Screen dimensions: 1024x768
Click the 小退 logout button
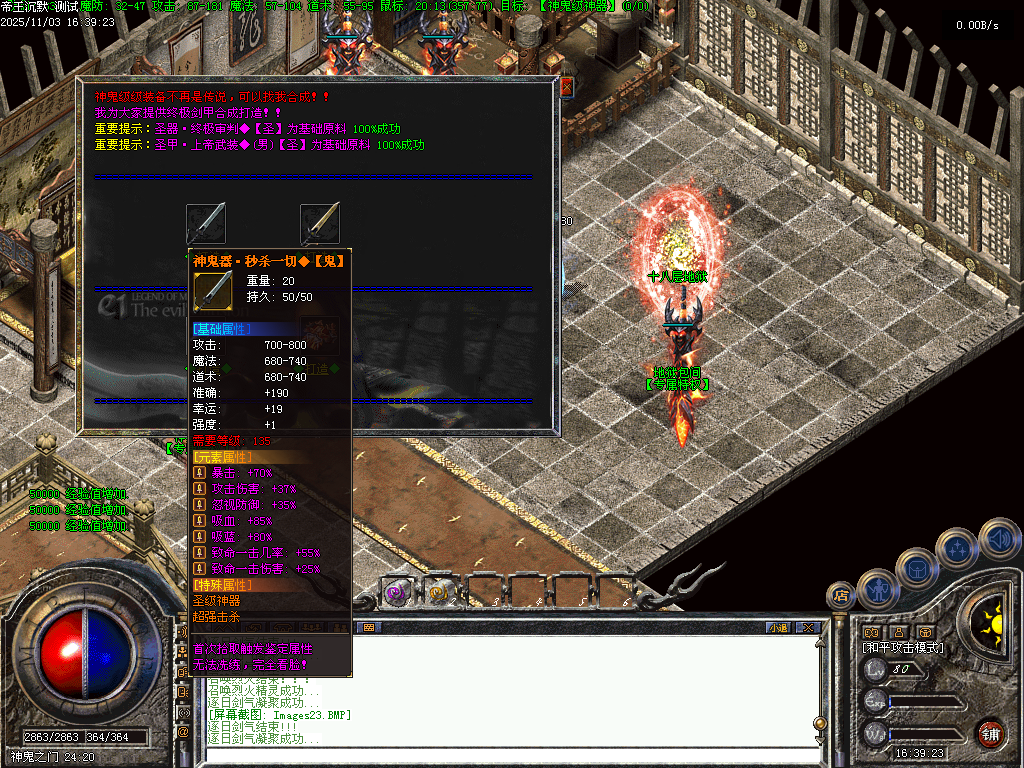[777, 628]
